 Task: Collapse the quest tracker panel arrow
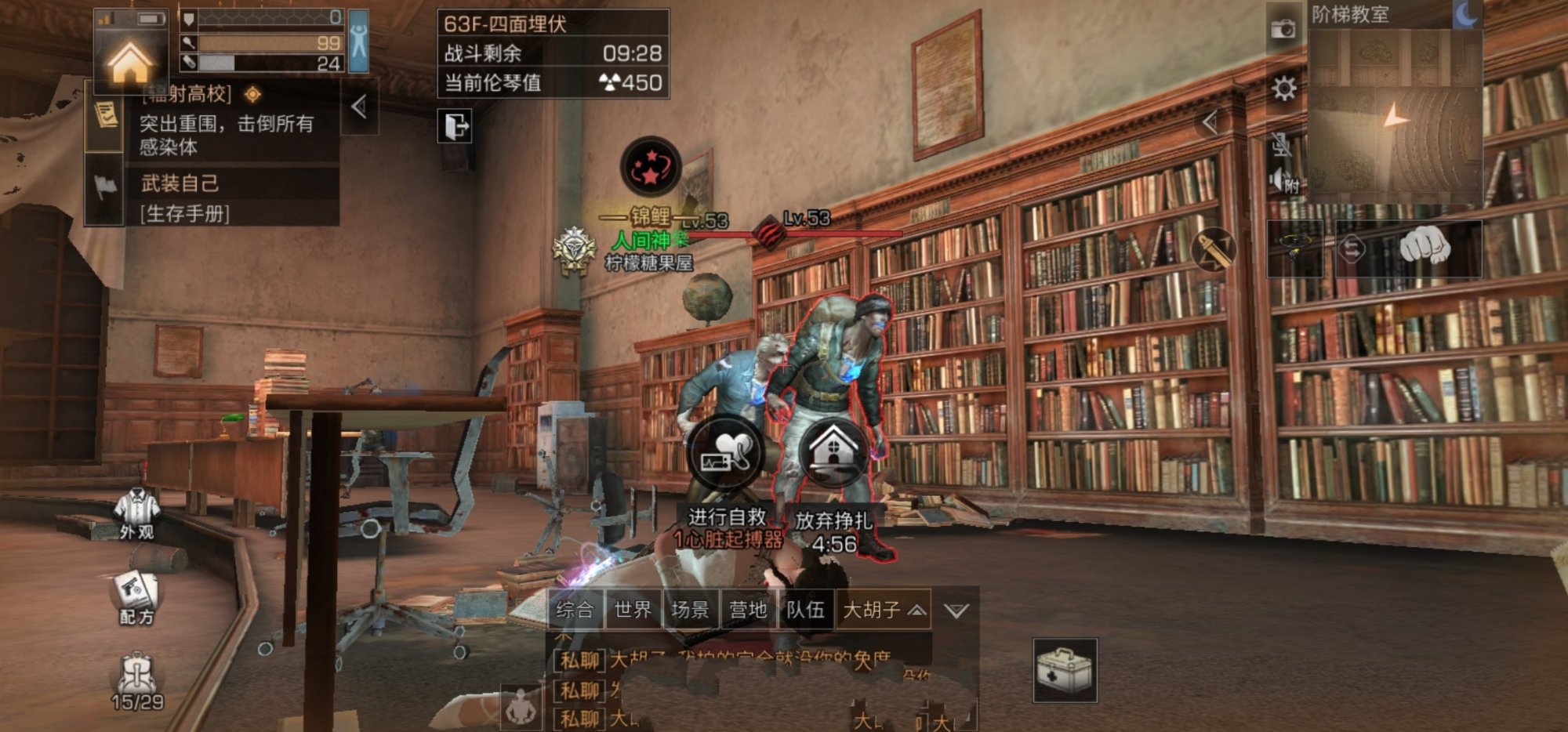[359, 107]
